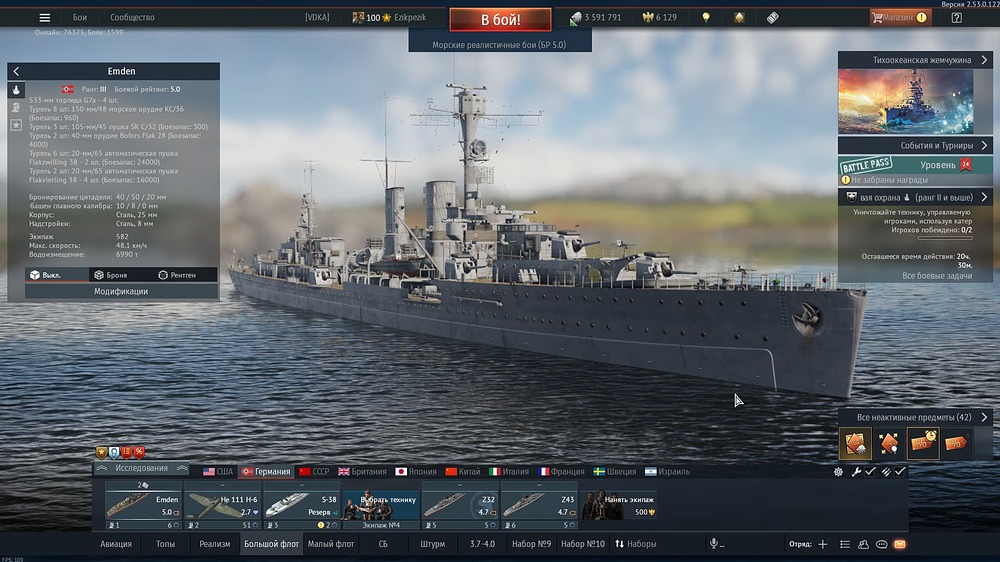Open the Бои menu
This screenshot has width=1000, height=562.
80,18
